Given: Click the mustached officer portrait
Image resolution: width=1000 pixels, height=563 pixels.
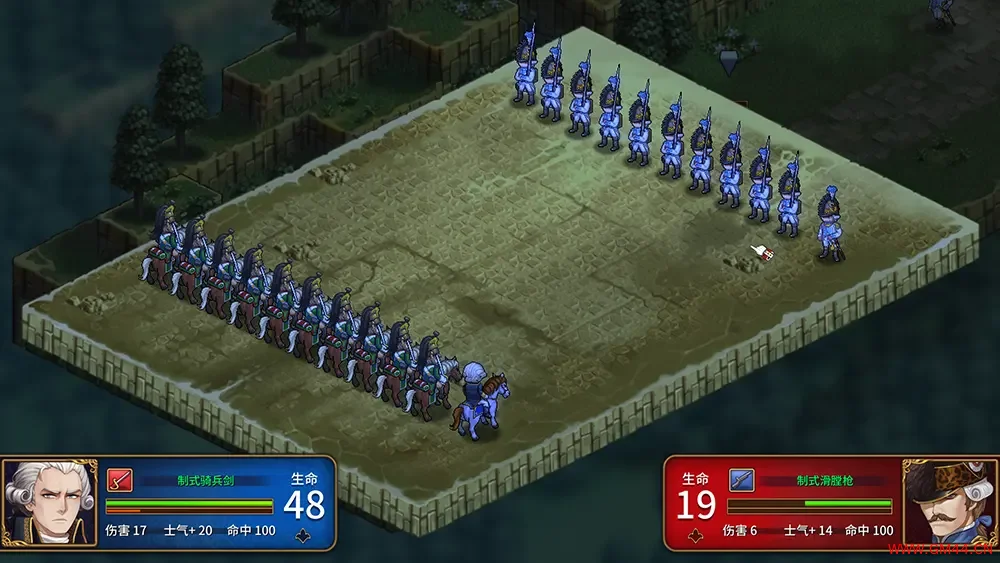Looking at the screenshot, I should pos(949,503).
